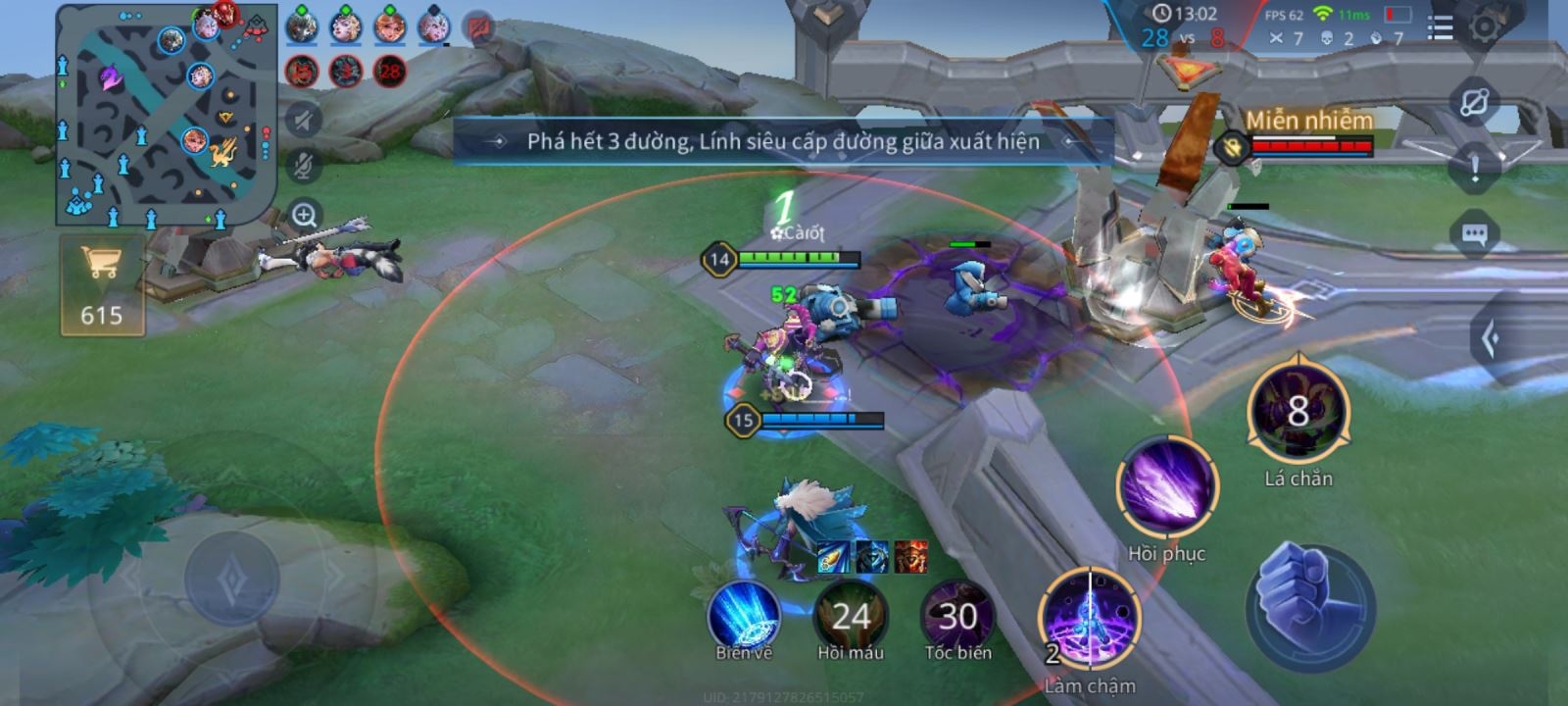Use the Hồi máu heal
This screenshot has width=1568, height=706.
(851, 615)
